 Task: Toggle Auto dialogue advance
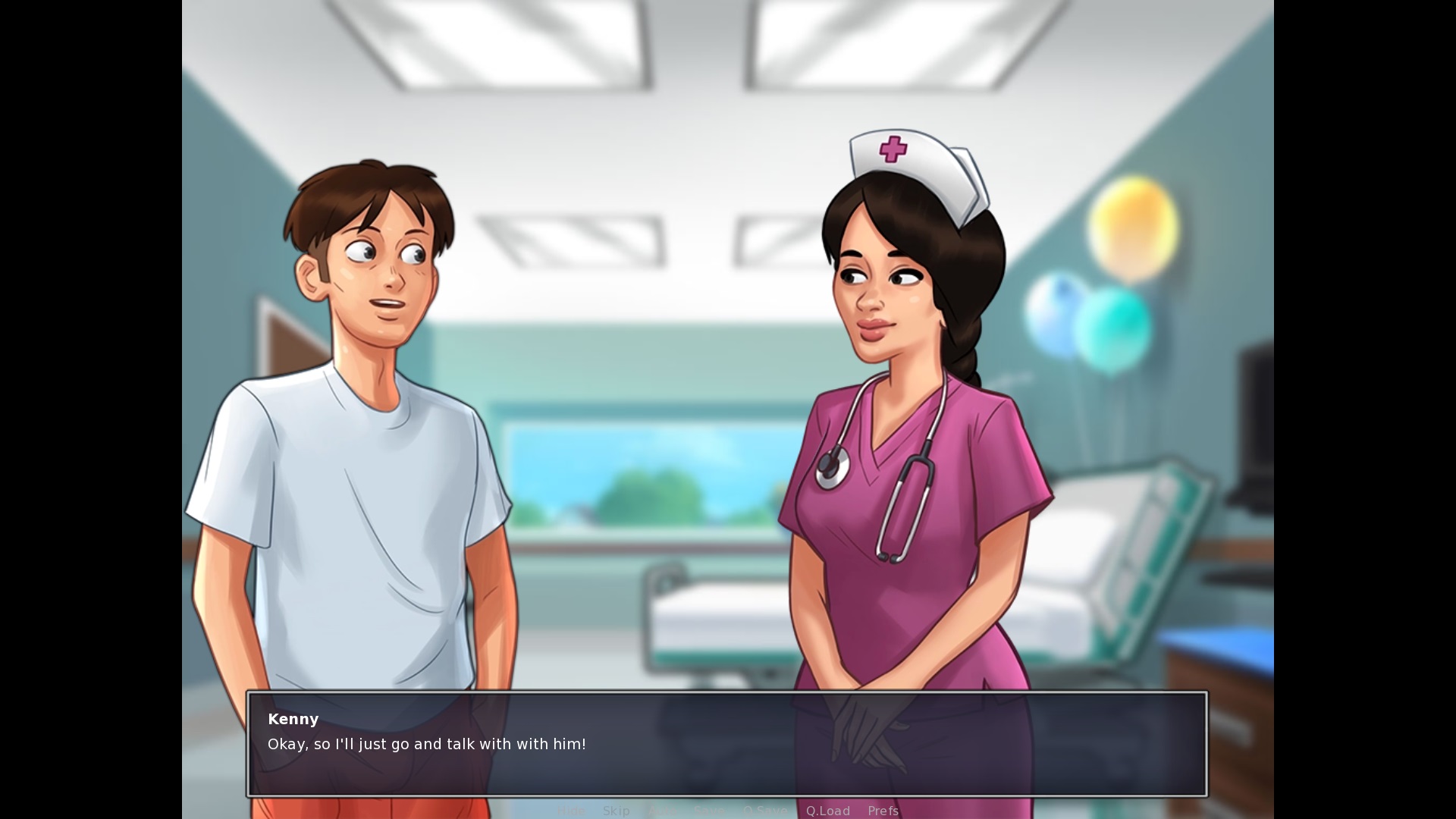click(x=662, y=811)
